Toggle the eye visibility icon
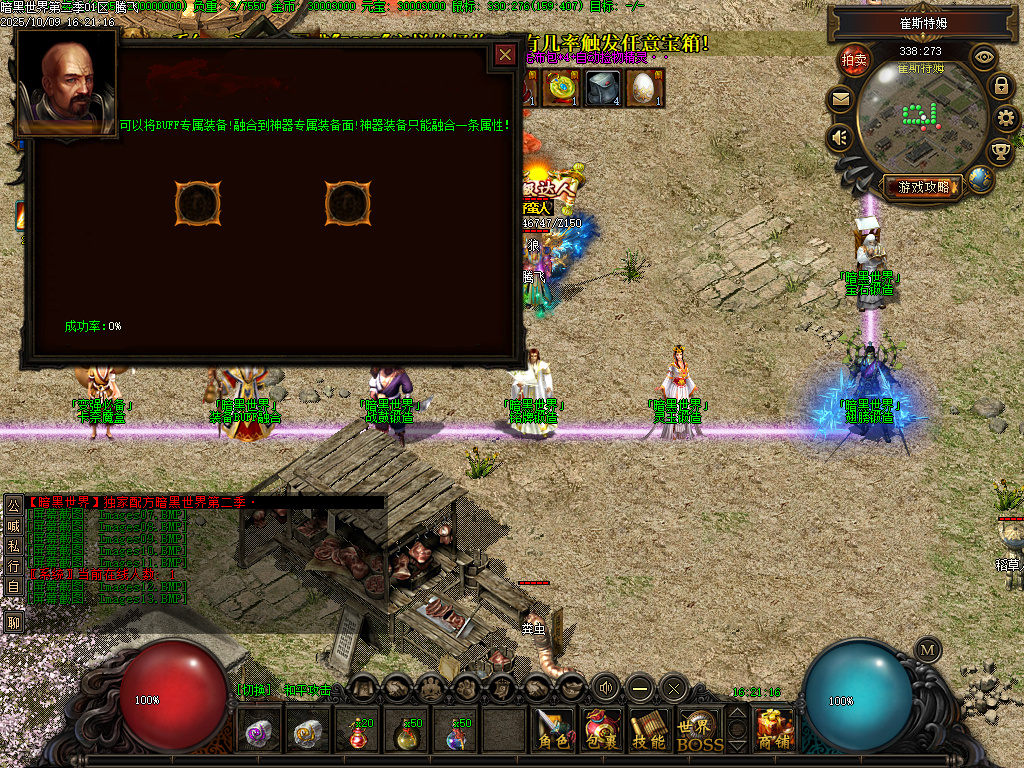Viewport: 1024px width, 768px height. pos(985,56)
